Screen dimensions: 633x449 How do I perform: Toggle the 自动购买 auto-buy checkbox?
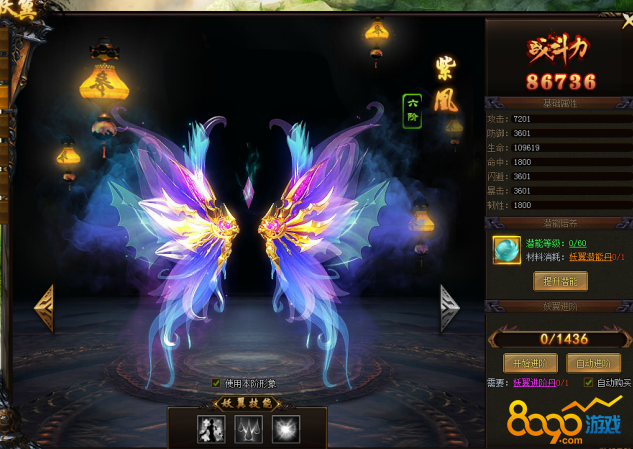click(589, 382)
